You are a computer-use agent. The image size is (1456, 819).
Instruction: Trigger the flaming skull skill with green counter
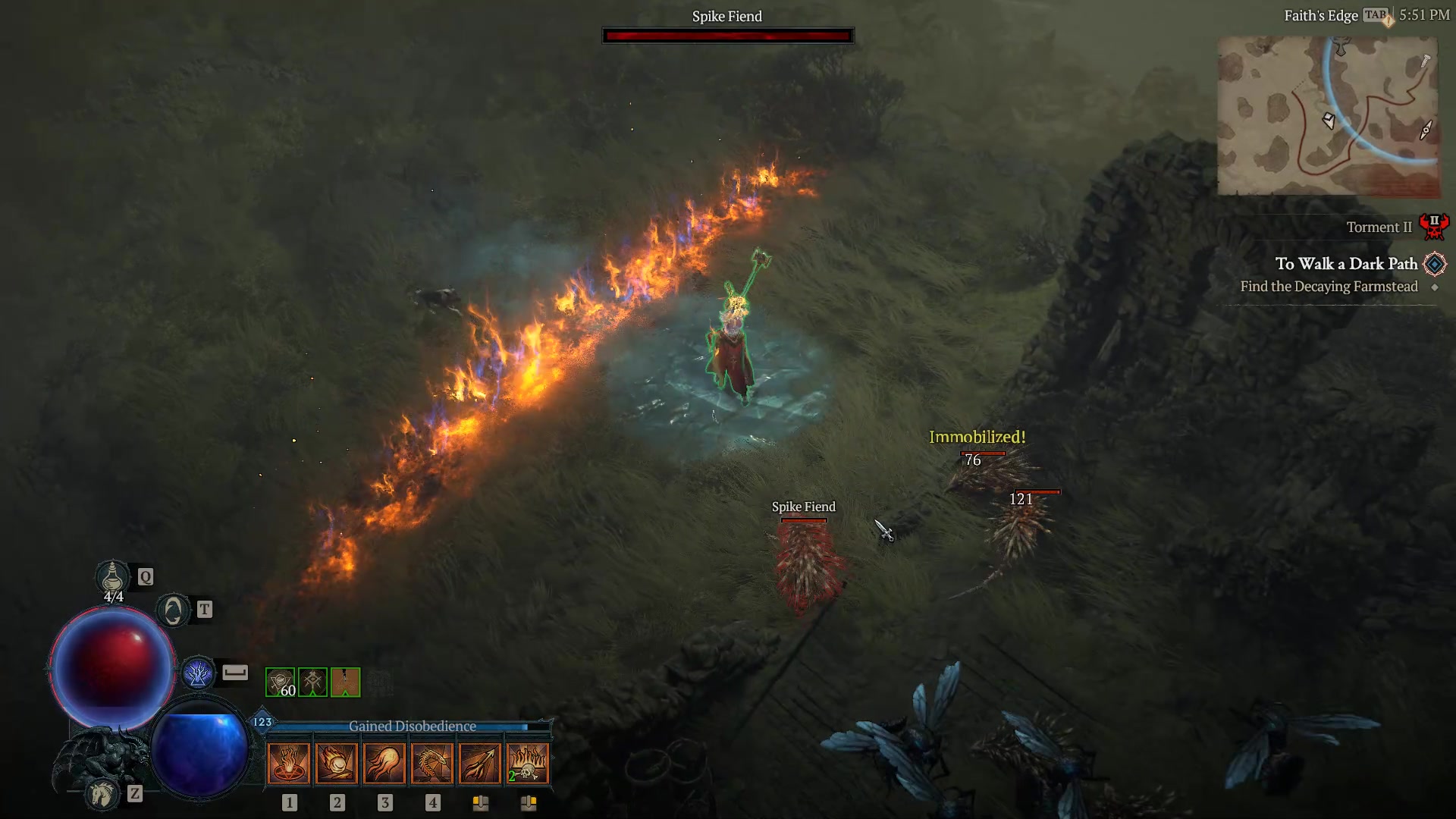[530, 762]
